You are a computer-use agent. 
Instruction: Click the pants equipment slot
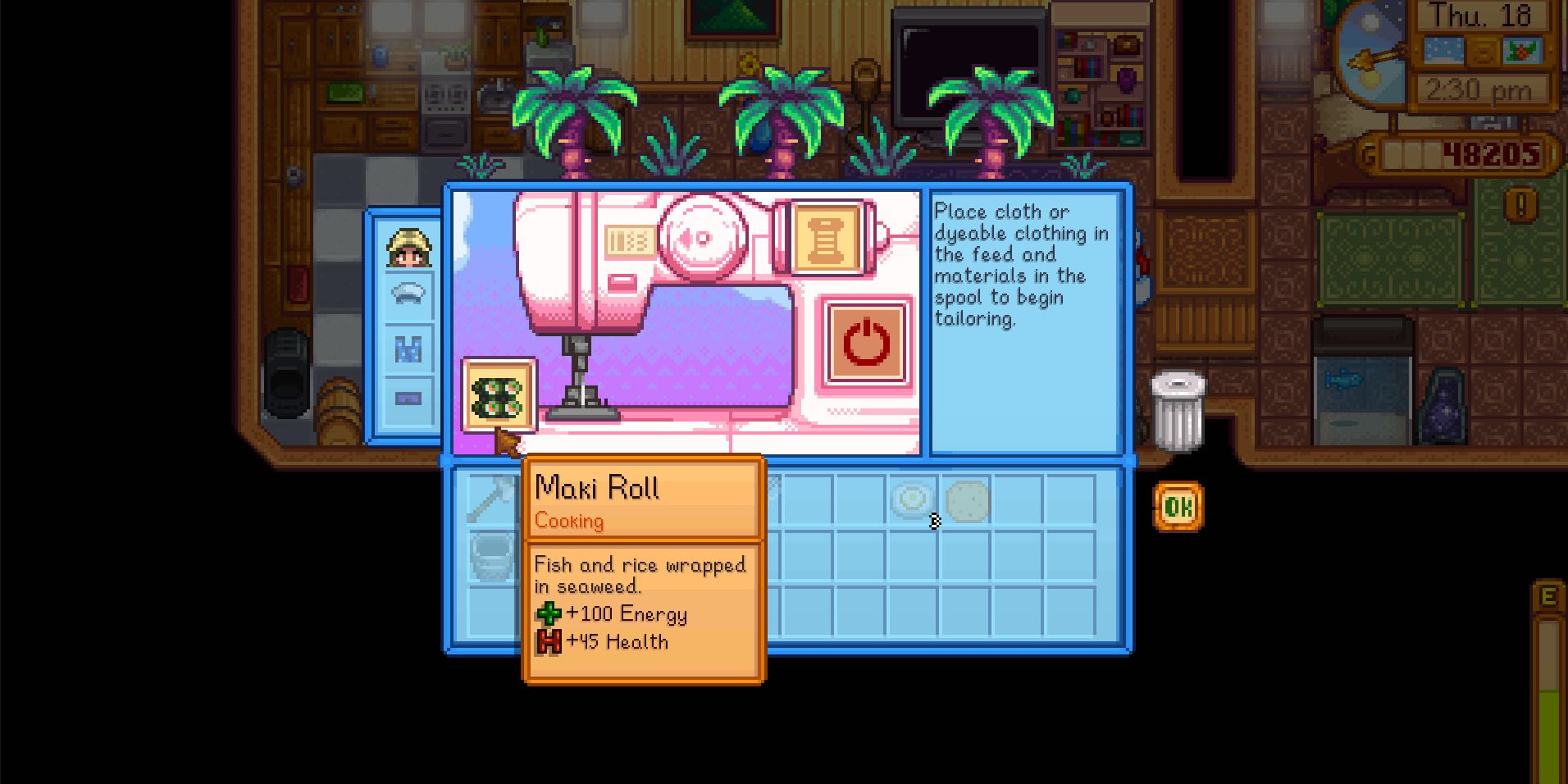(410, 402)
